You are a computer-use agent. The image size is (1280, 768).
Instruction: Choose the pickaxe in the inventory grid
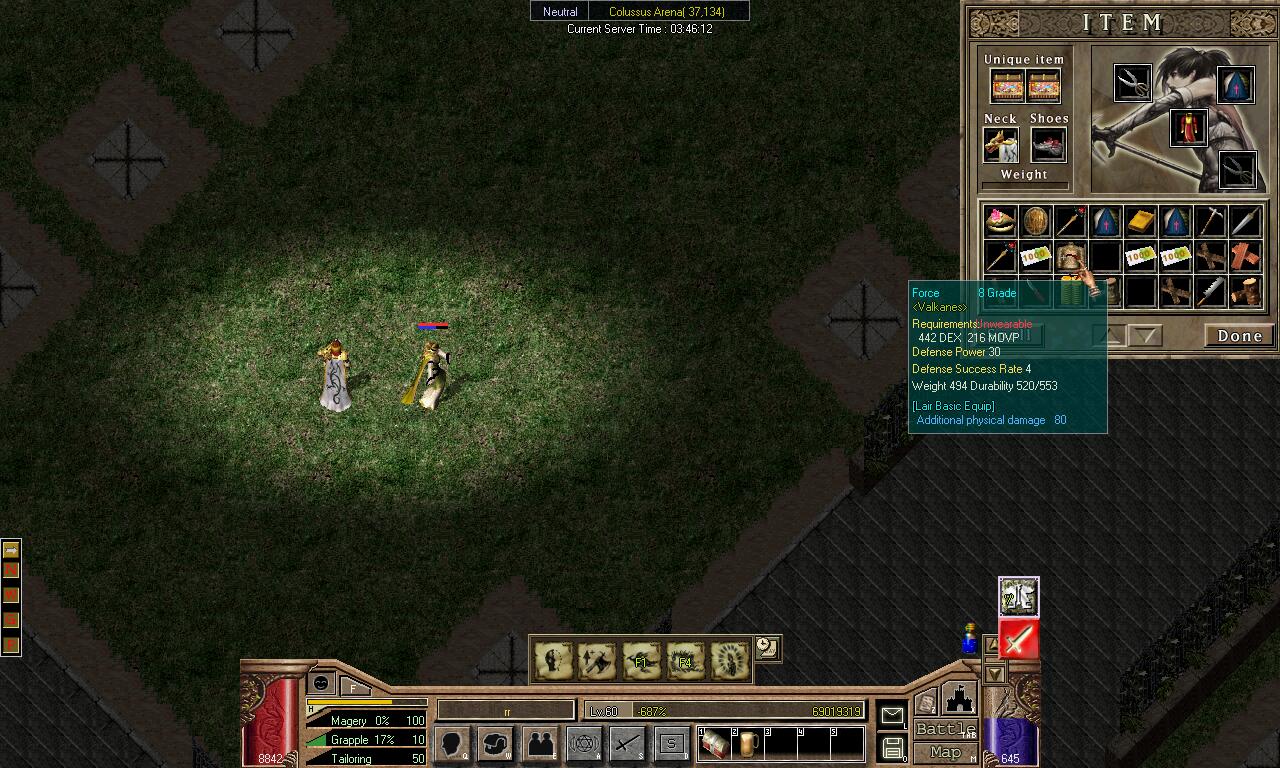point(1210,221)
